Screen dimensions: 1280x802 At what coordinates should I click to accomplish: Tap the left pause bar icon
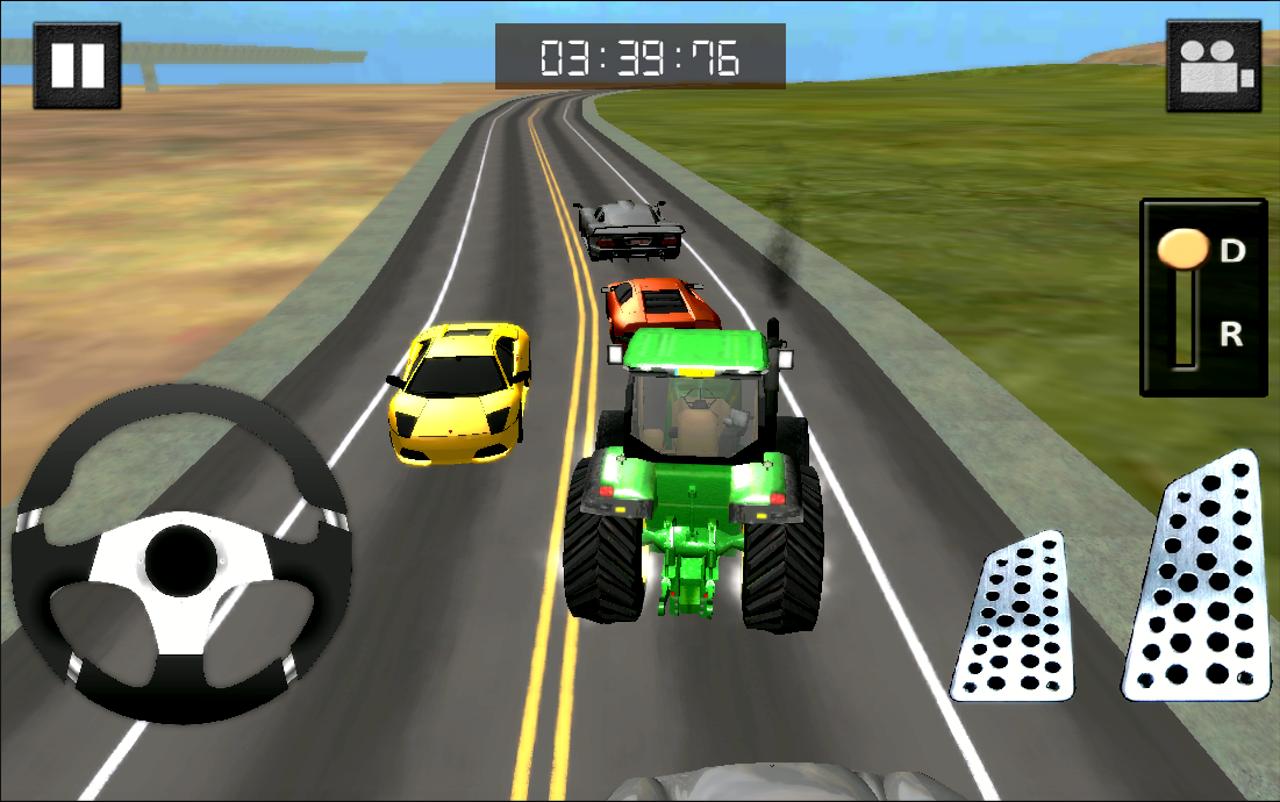tap(64, 66)
